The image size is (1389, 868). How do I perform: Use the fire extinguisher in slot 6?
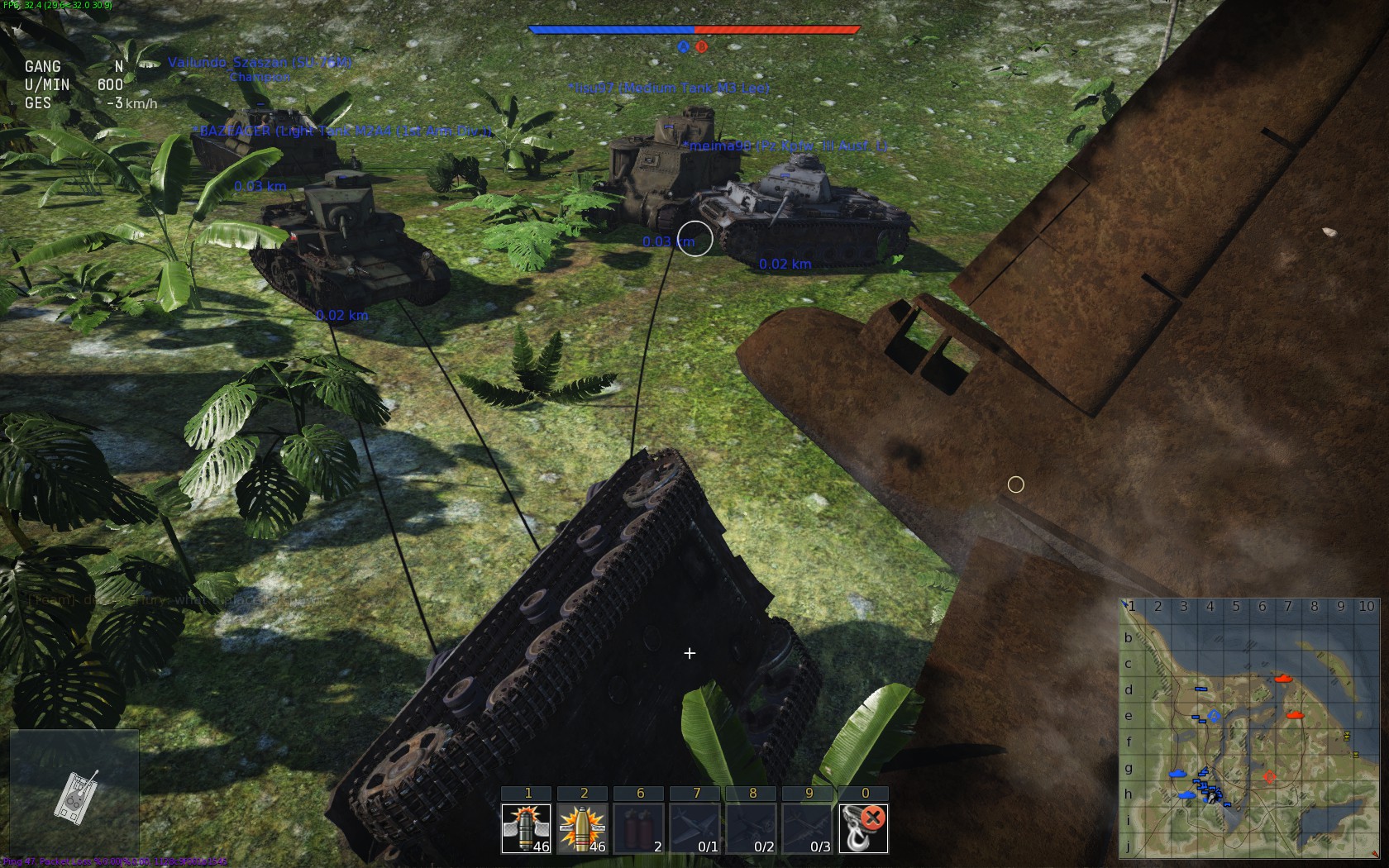tap(639, 828)
